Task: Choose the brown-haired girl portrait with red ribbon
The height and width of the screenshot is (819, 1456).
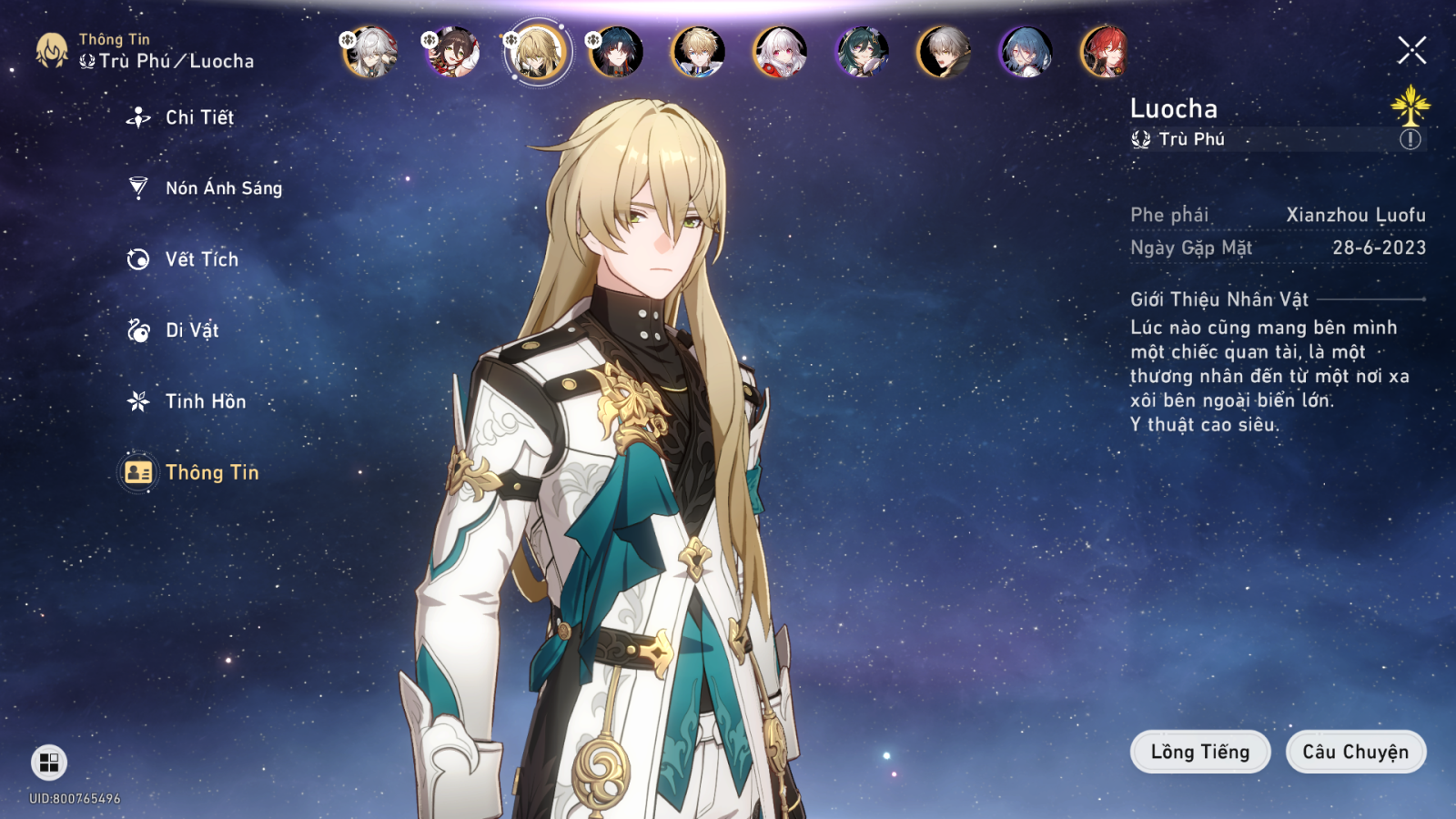Action: (452, 52)
